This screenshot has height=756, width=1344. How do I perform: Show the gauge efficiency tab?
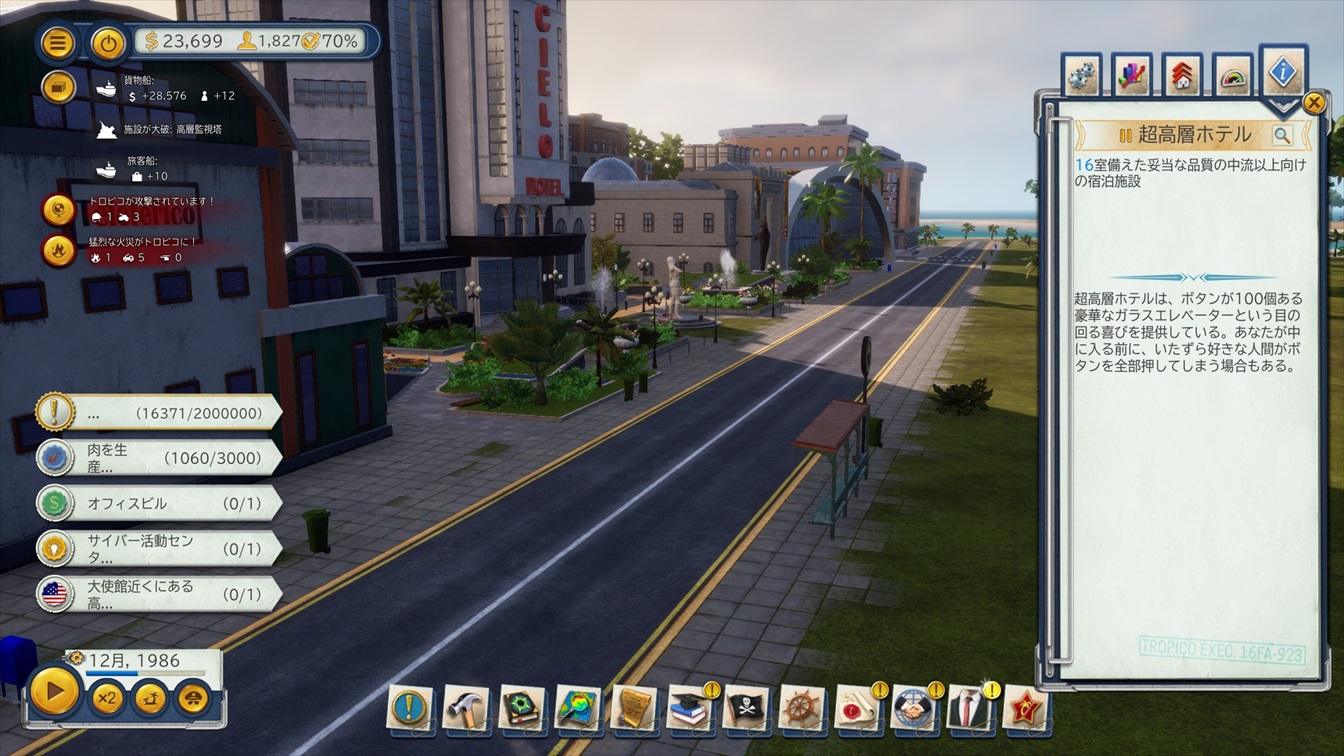pyautogui.click(x=1233, y=77)
